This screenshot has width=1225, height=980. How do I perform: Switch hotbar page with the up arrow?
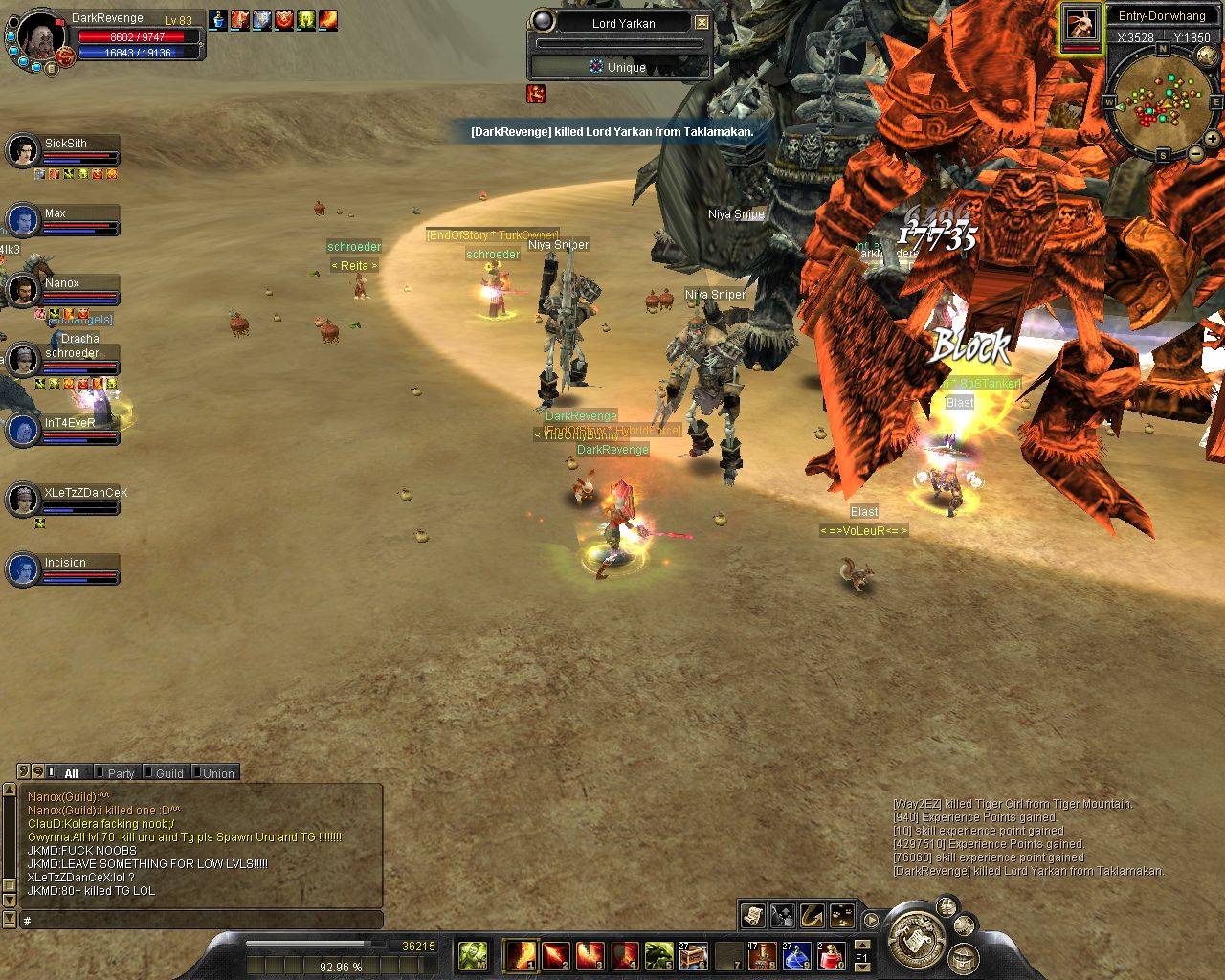tap(861, 944)
